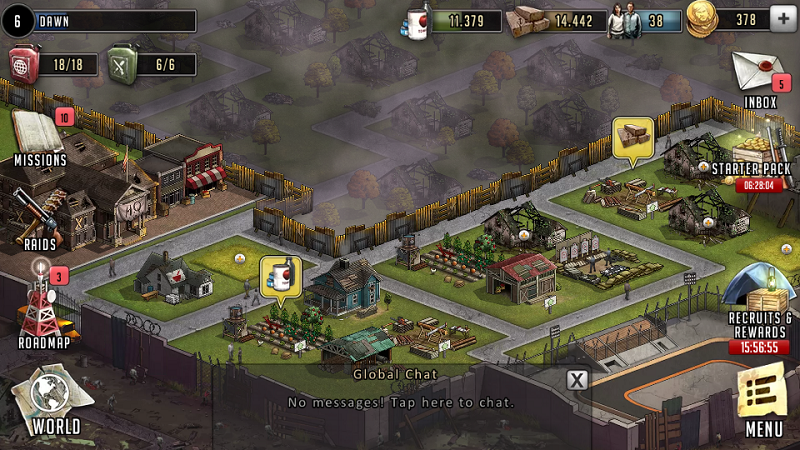
Task: Add more gold with plus button
Action: click(784, 19)
